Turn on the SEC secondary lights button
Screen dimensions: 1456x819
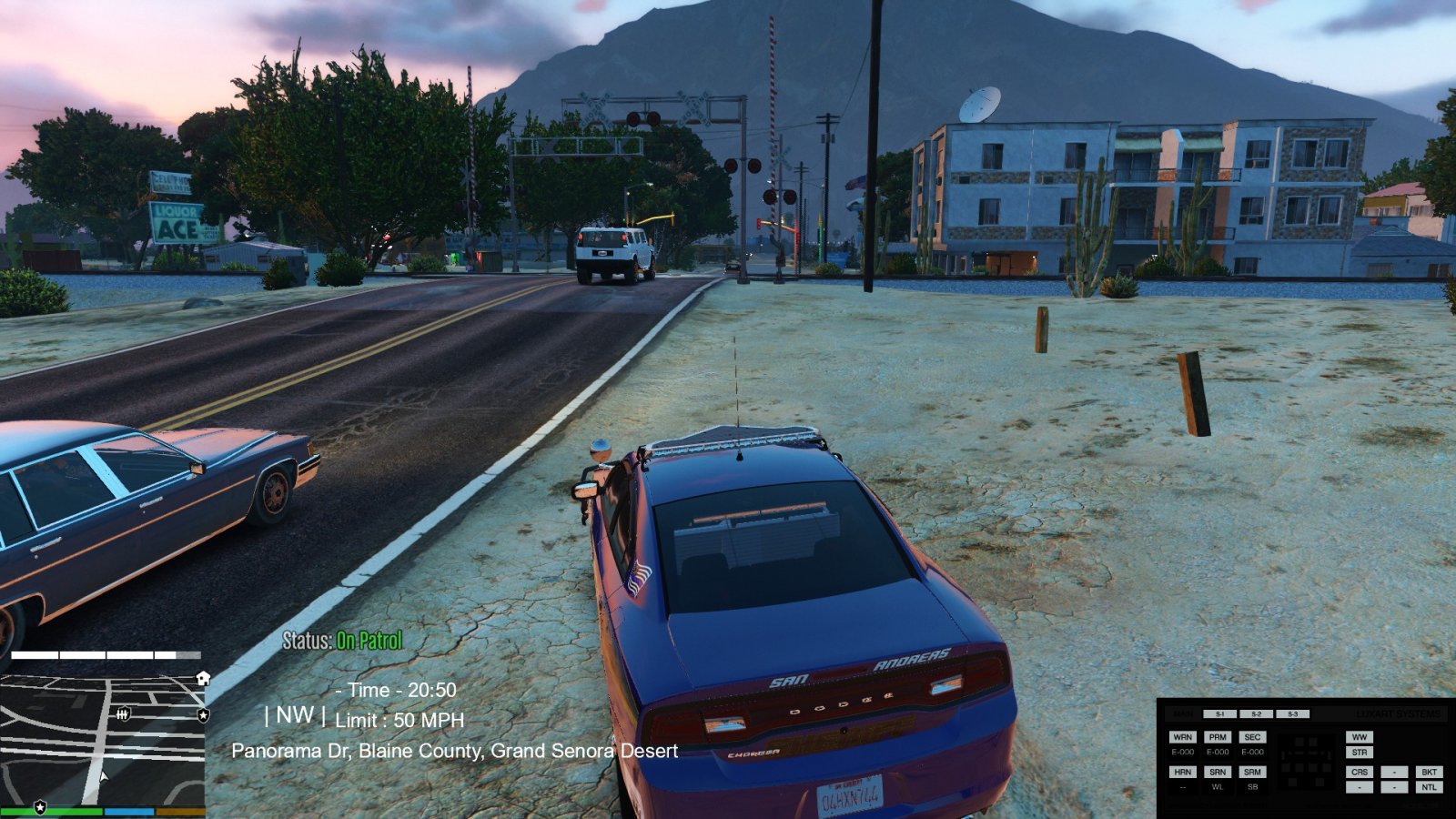click(x=1253, y=737)
